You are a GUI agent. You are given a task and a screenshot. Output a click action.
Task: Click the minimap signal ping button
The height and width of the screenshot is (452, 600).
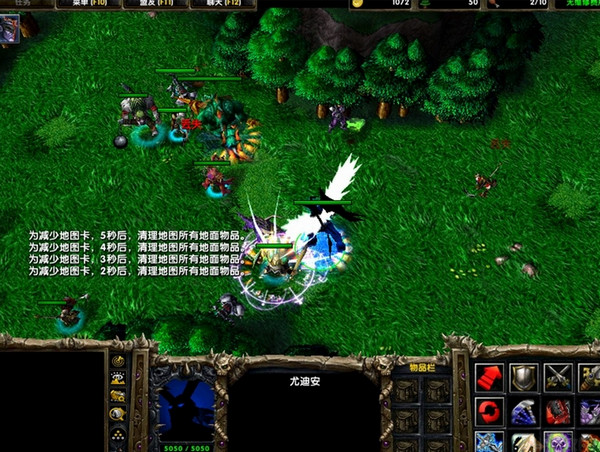point(118,361)
